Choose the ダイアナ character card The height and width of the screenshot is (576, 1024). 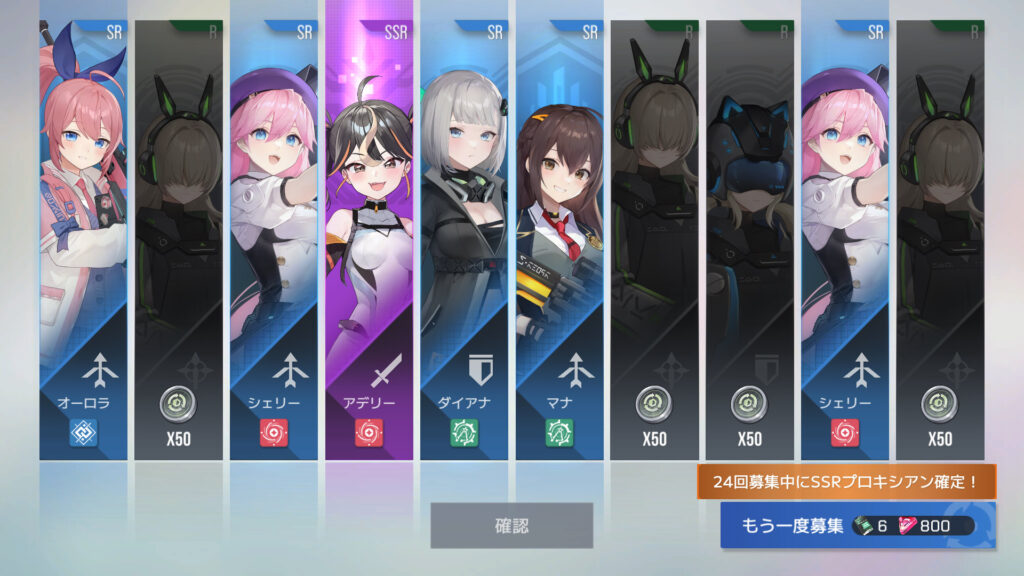[463, 240]
